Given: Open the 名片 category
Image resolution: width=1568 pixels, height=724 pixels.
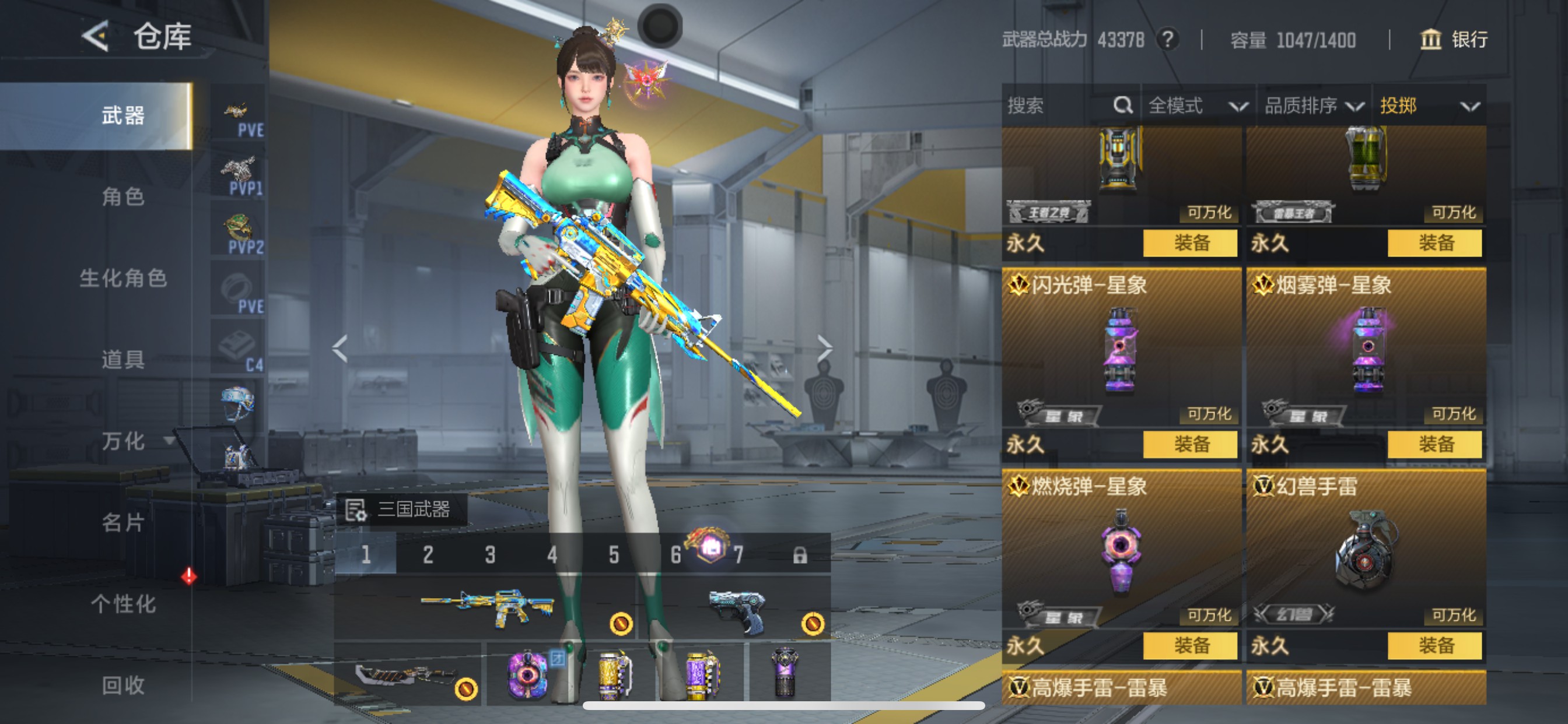Looking at the screenshot, I should click(123, 522).
